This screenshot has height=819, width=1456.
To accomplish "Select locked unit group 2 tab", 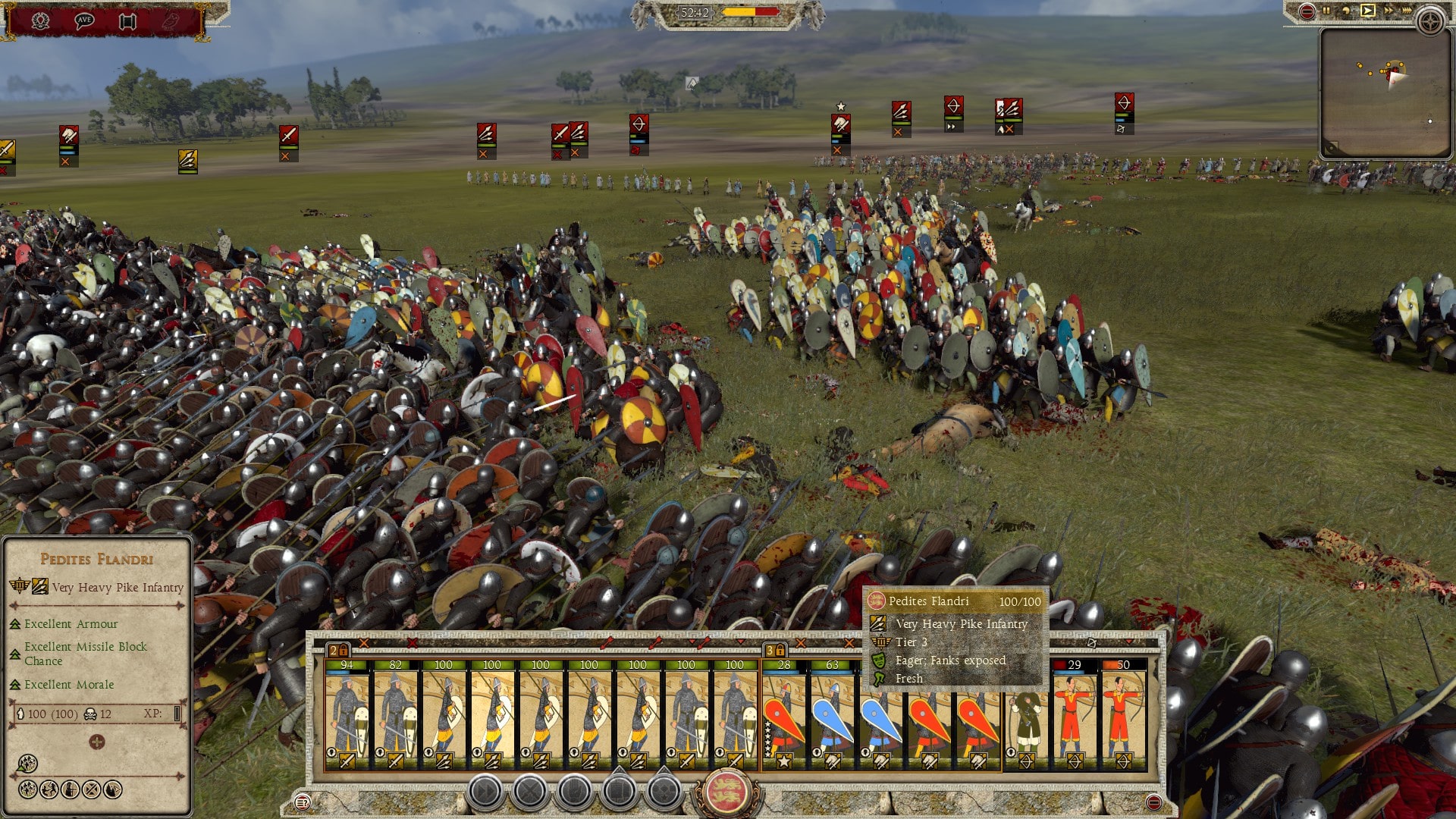I will point(338,650).
